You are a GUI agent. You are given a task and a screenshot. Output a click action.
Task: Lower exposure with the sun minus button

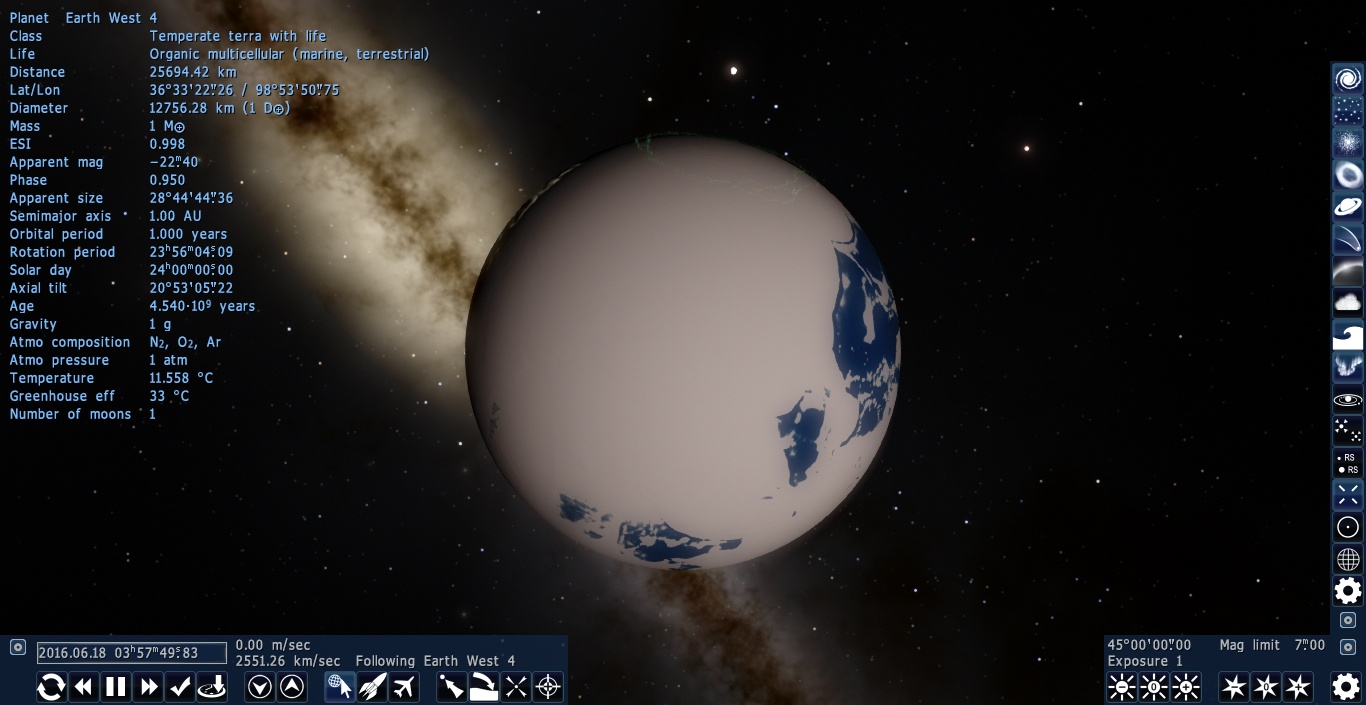1122,687
